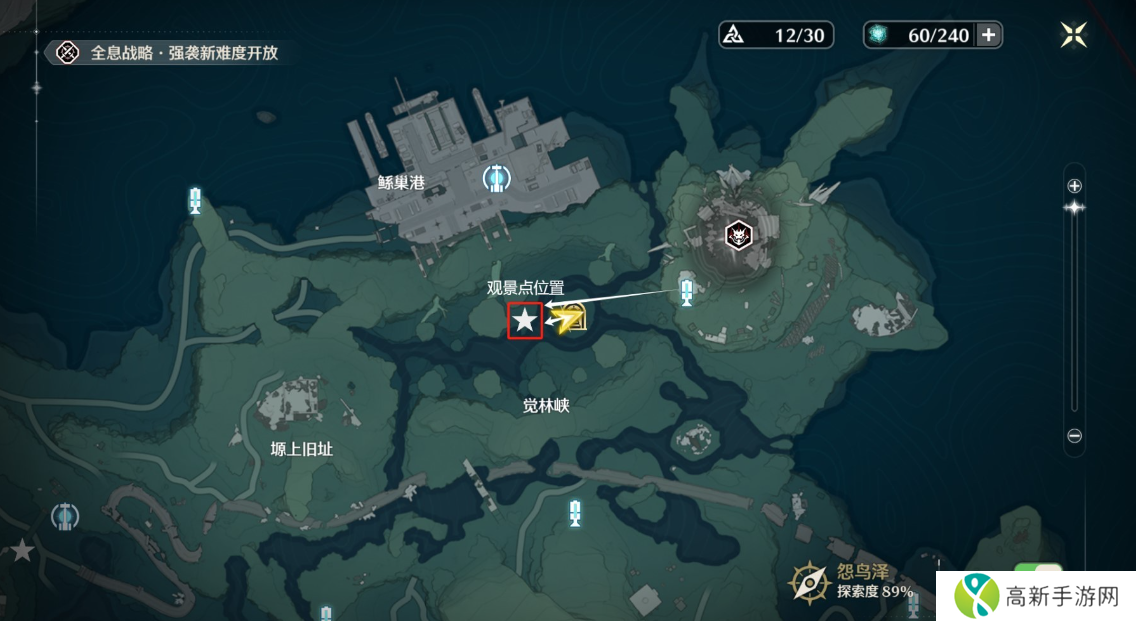This screenshot has width=1136, height=621.
Task: Close the map with the star-shaped button
Action: [1074, 35]
